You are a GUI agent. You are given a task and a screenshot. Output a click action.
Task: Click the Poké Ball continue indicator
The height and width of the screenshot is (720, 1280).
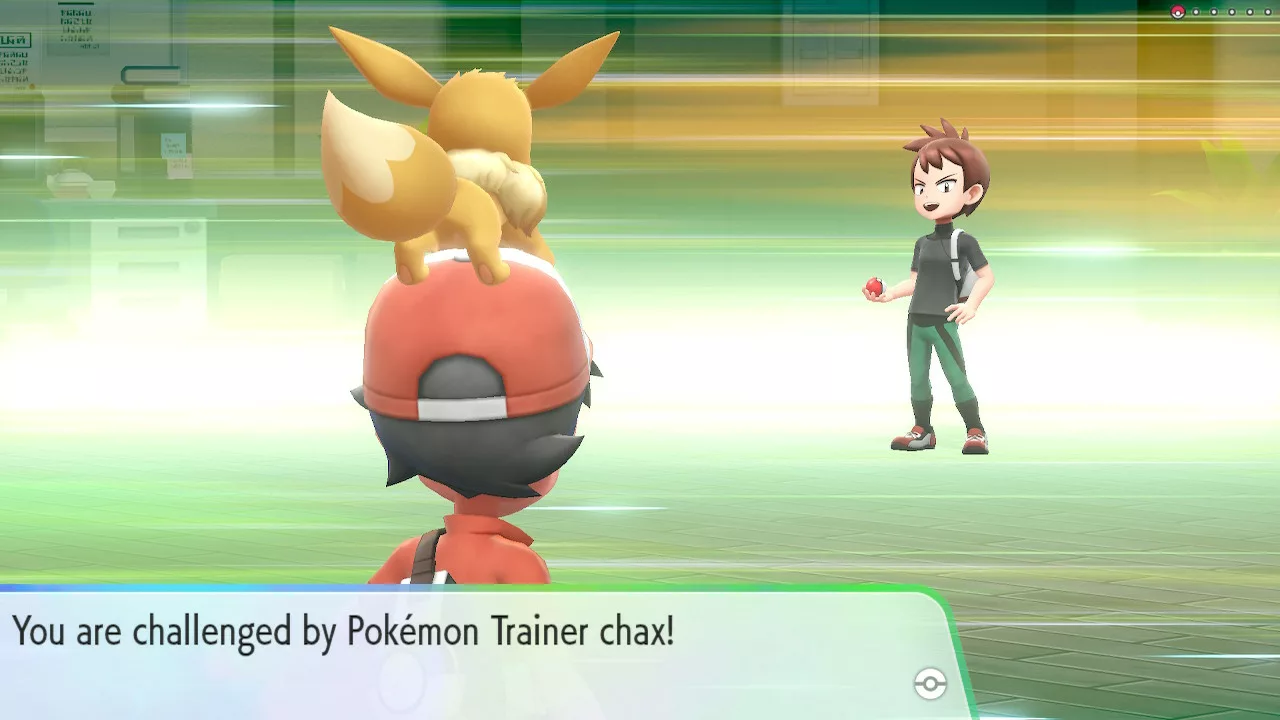[x=930, y=684]
